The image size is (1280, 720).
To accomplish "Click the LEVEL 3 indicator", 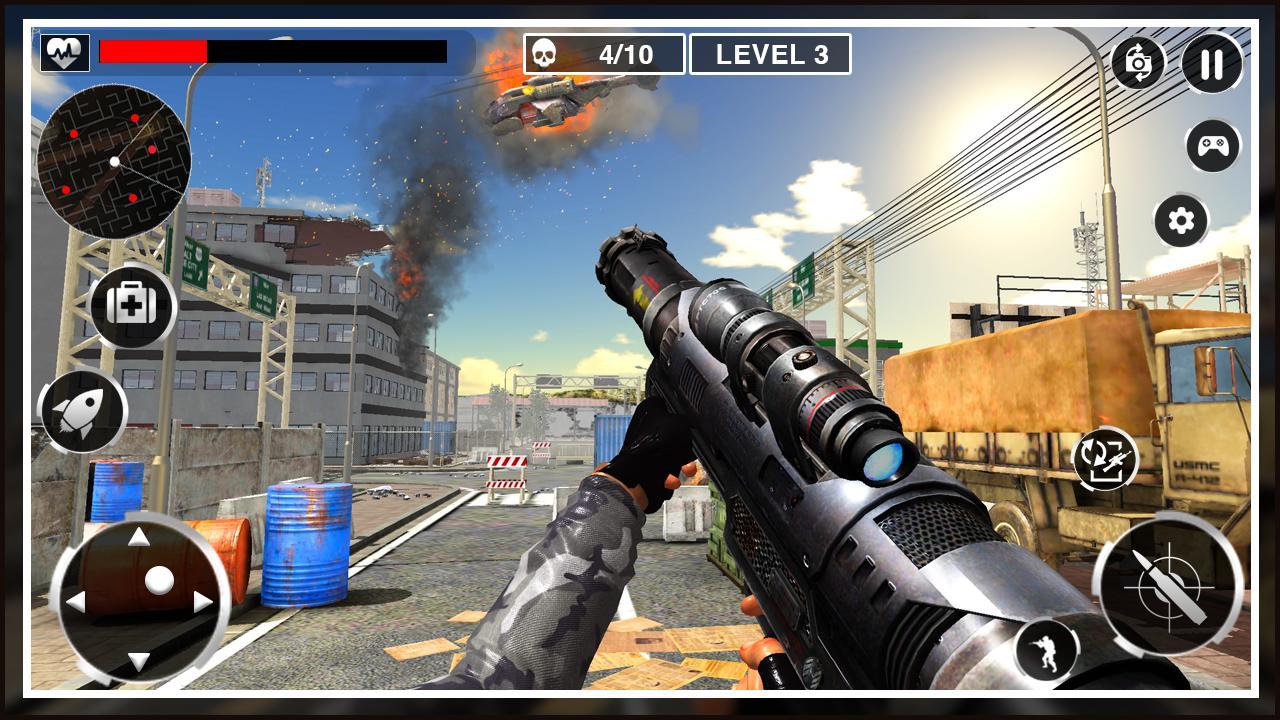I will pyautogui.click(x=770, y=54).
